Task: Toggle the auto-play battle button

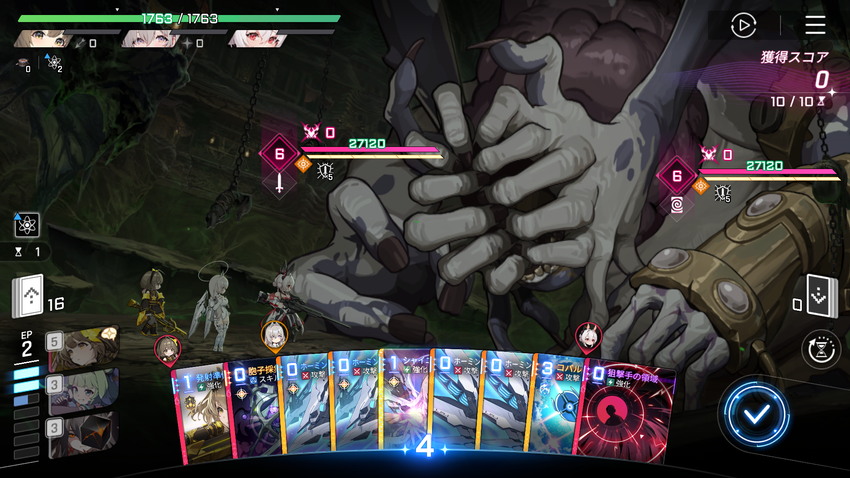Action: tap(743, 25)
